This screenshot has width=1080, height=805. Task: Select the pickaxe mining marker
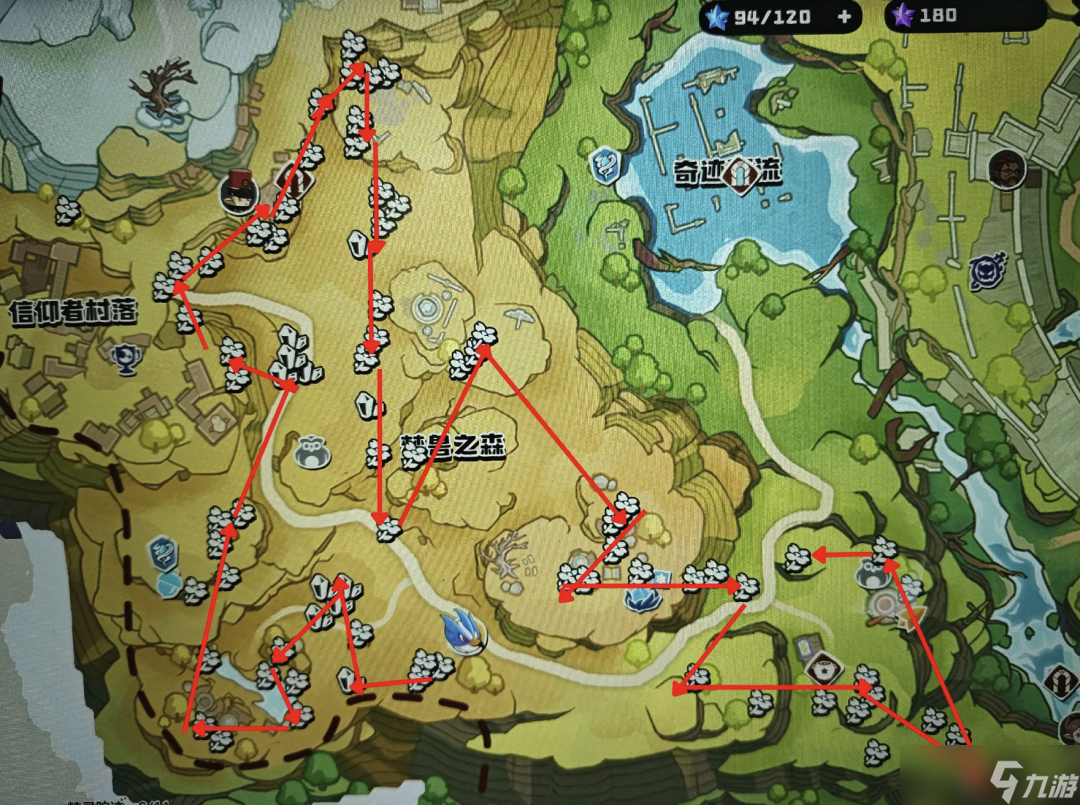[522, 318]
